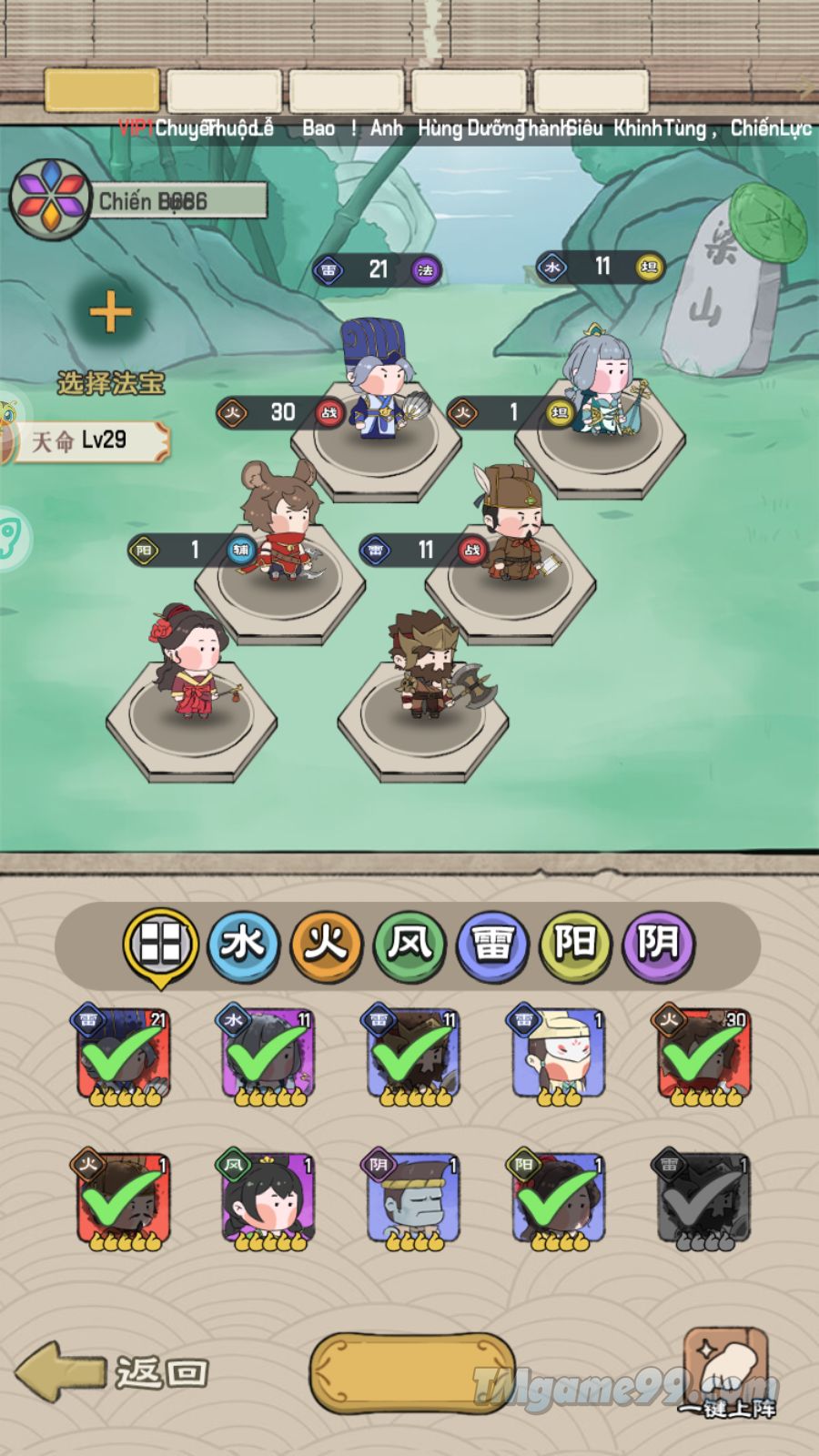Deselect the level 21 thunder hero card
Image resolution: width=819 pixels, height=1456 pixels.
[122, 1056]
